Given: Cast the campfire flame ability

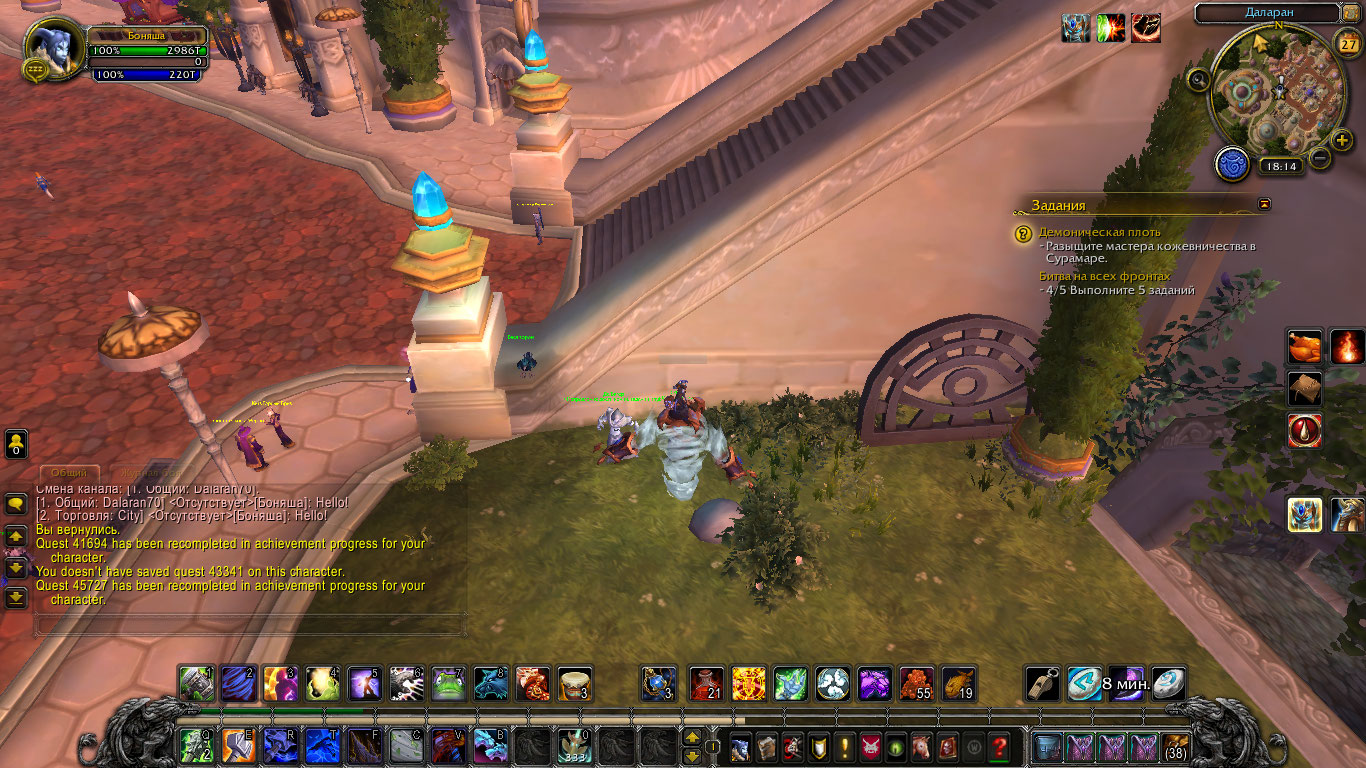Looking at the screenshot, I should click(1347, 347).
